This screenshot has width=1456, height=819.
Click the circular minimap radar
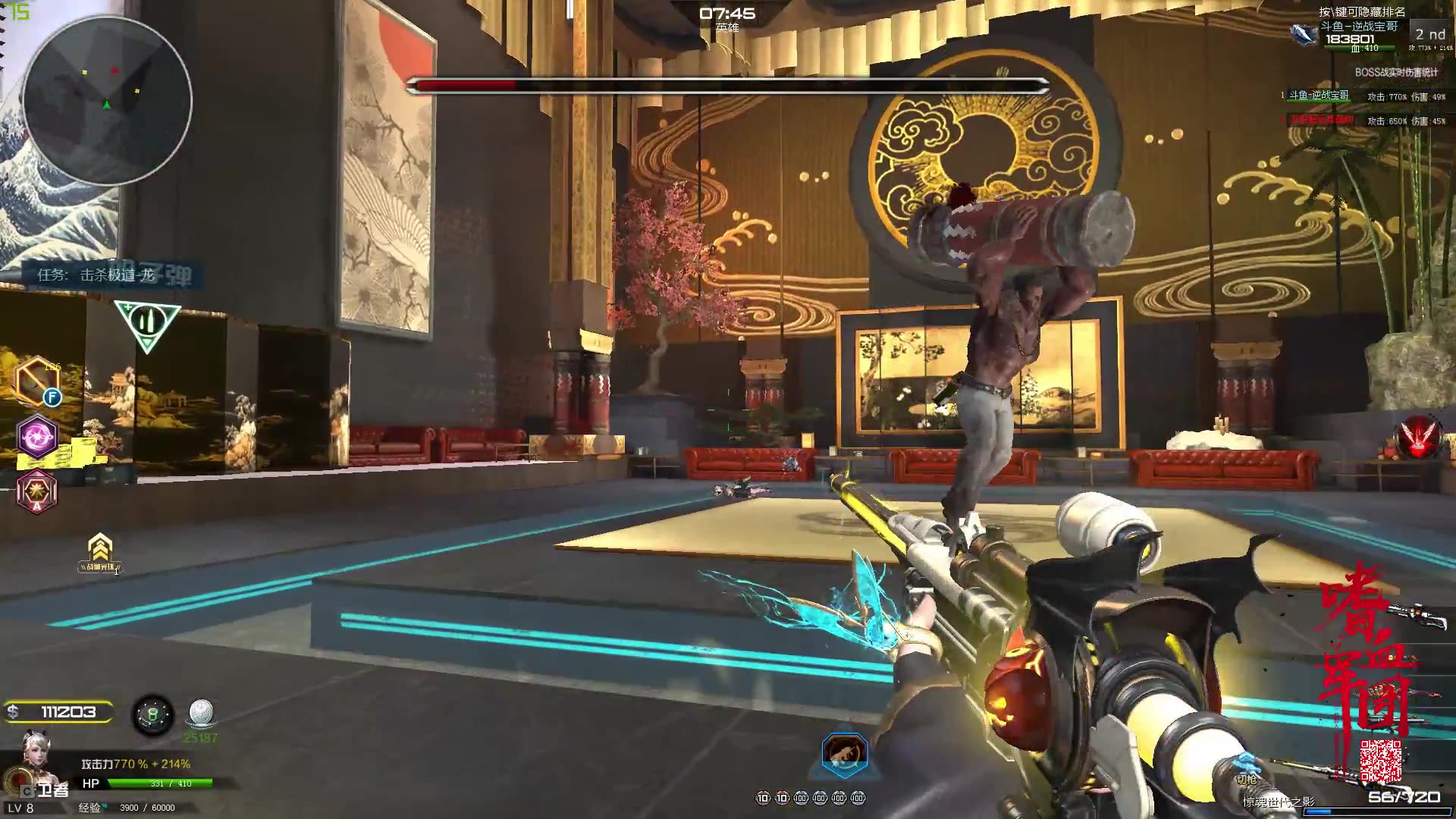[107, 100]
